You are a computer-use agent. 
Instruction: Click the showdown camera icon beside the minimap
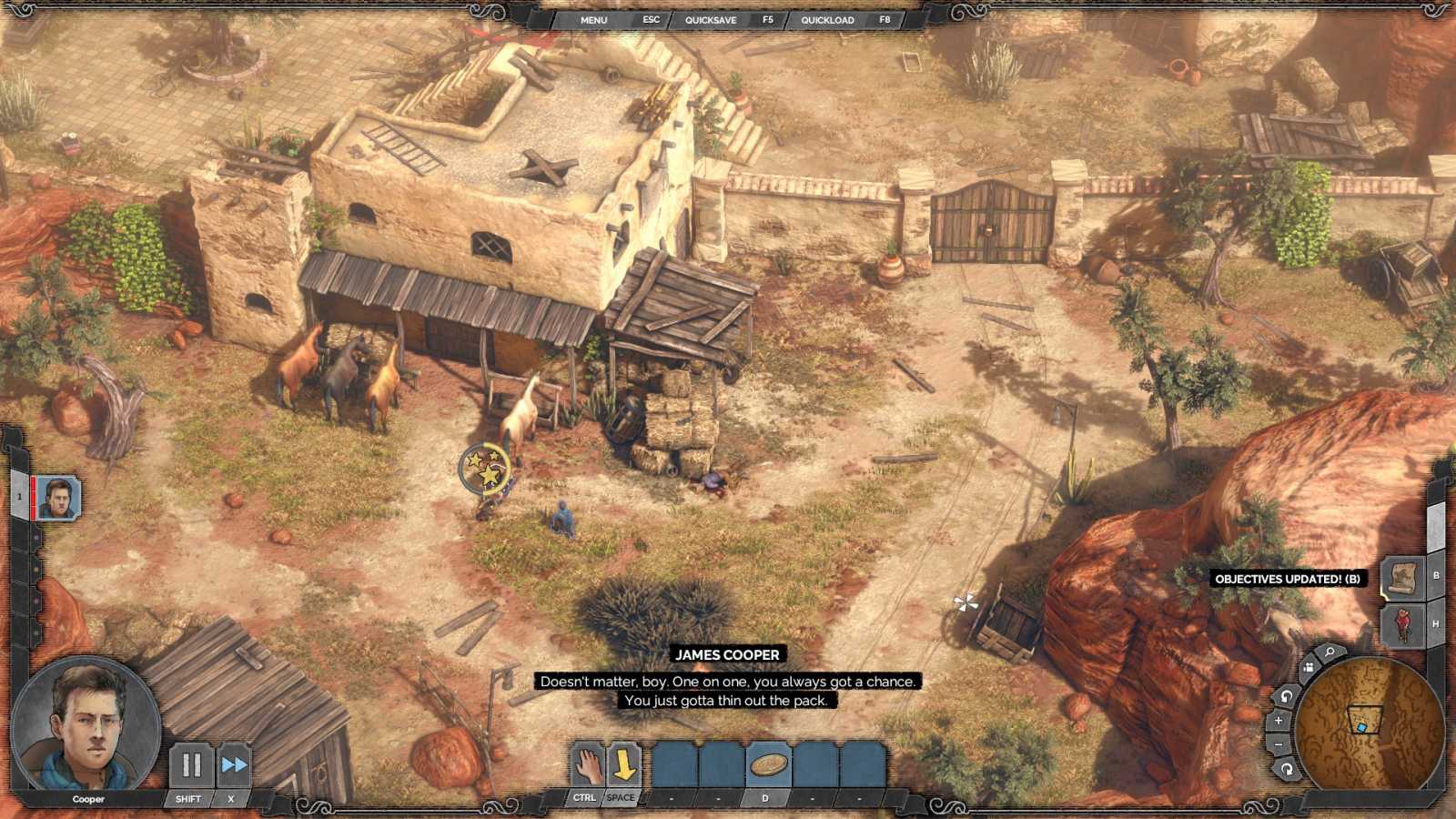coord(1309,667)
